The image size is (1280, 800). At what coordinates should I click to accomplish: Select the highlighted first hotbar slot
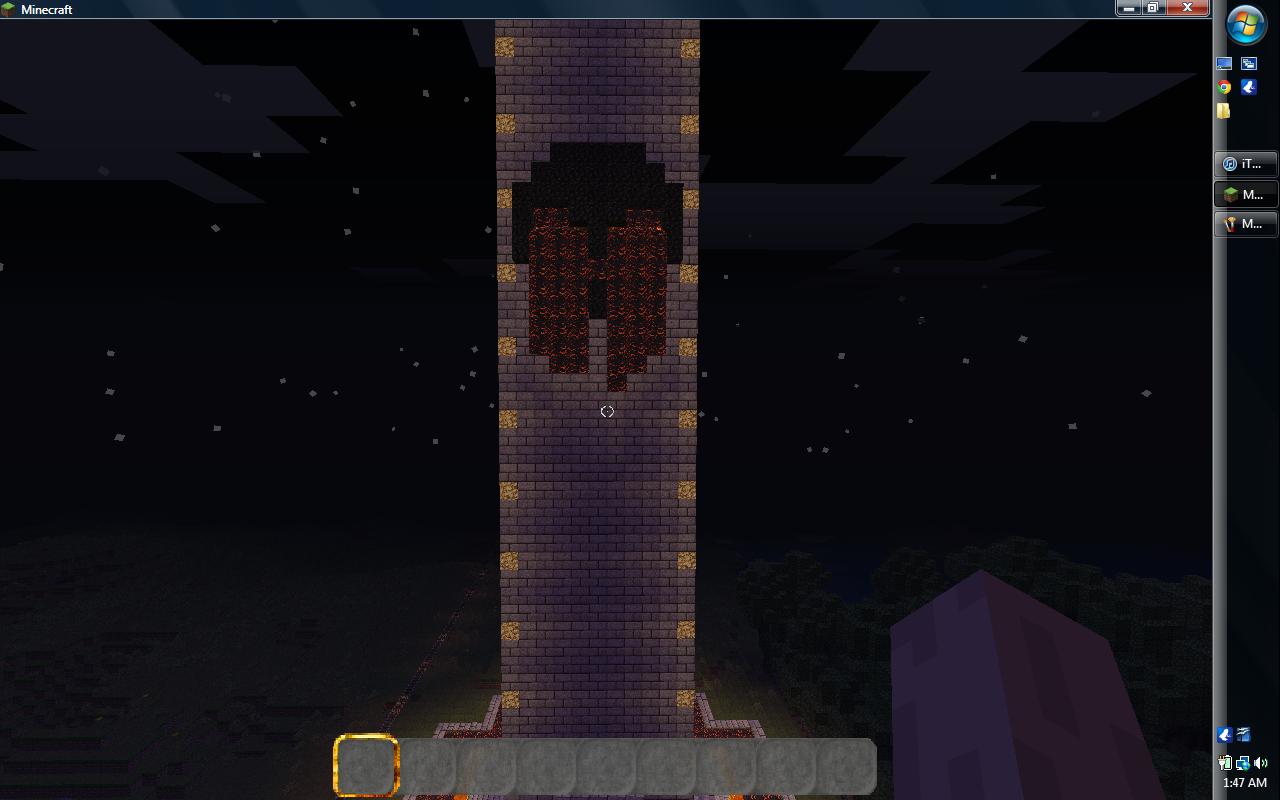[365, 765]
